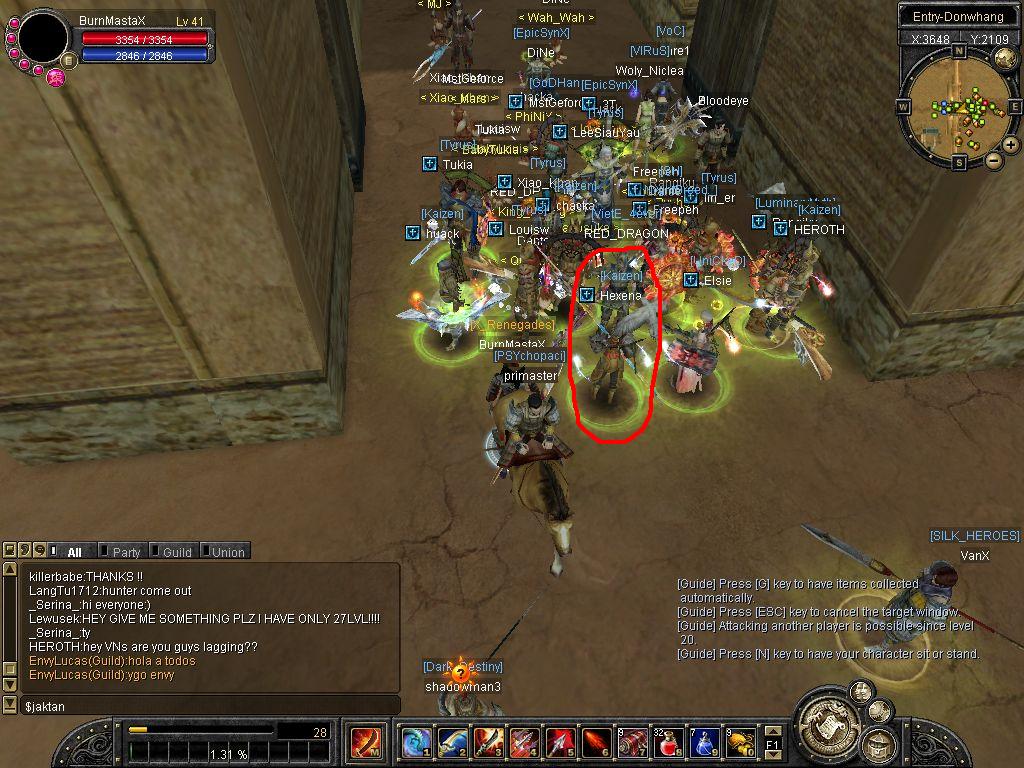
Task: Use the red scroll item in slot 7
Action: tap(632, 743)
